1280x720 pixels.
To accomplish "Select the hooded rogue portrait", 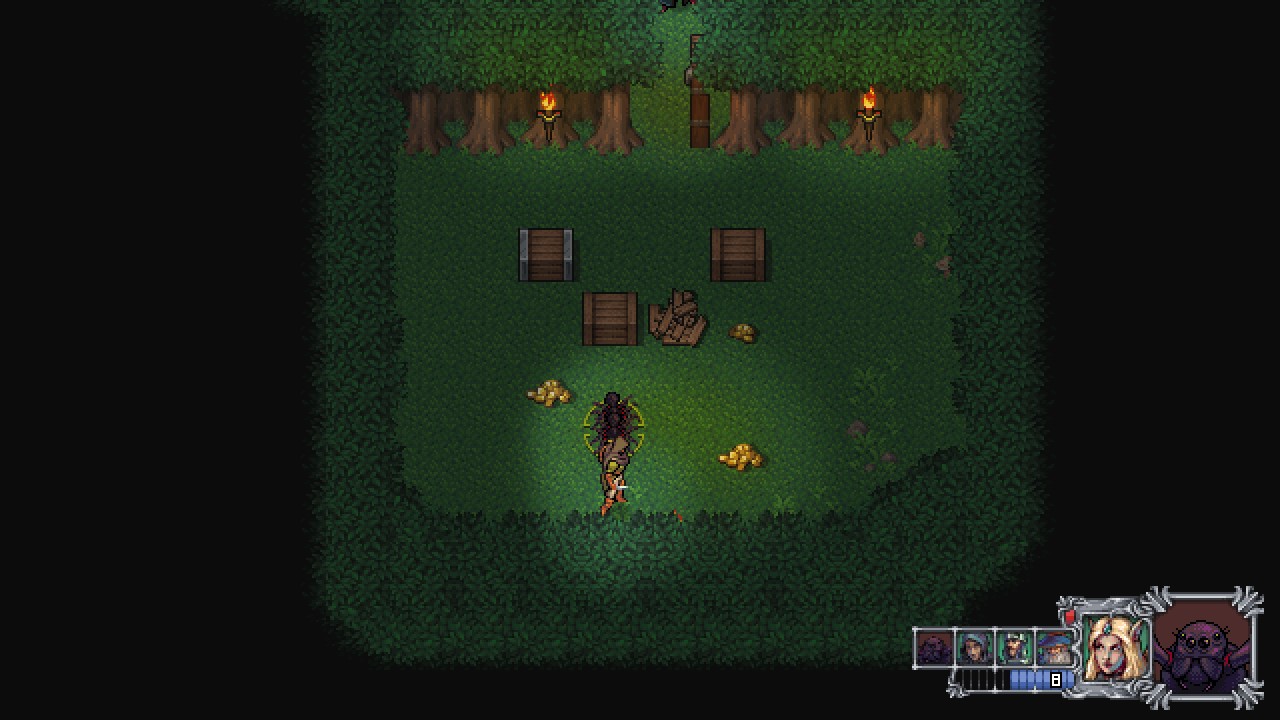I will tap(974, 649).
